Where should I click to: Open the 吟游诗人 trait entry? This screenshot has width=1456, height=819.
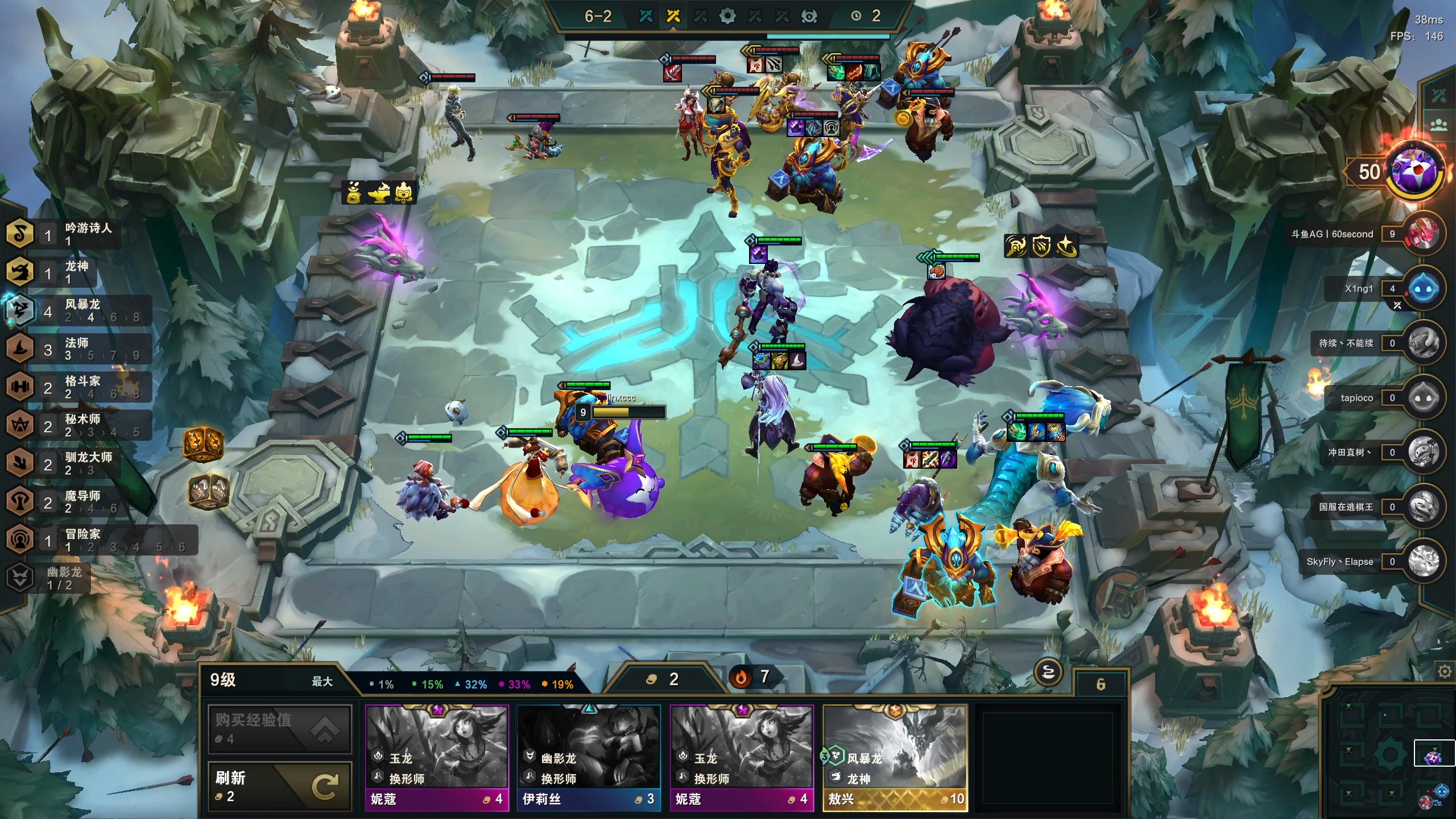pos(63,234)
